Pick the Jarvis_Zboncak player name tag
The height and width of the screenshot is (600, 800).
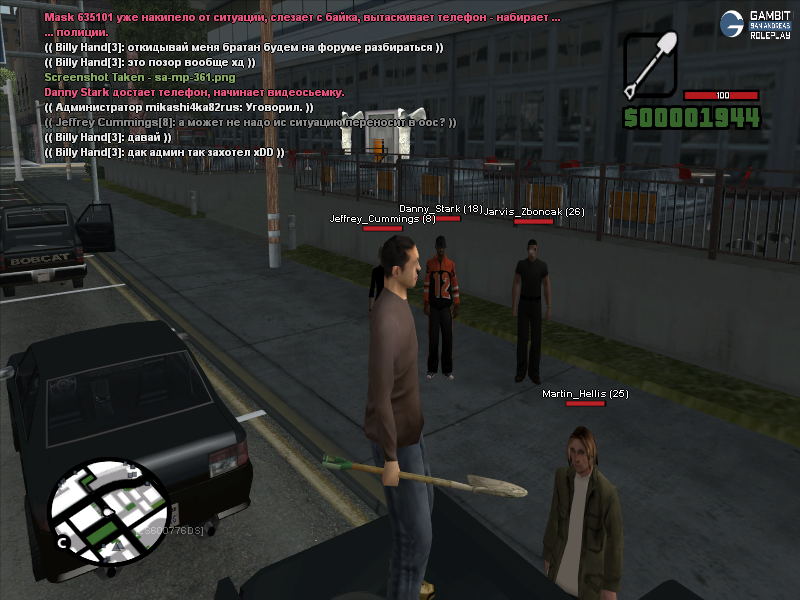(533, 212)
